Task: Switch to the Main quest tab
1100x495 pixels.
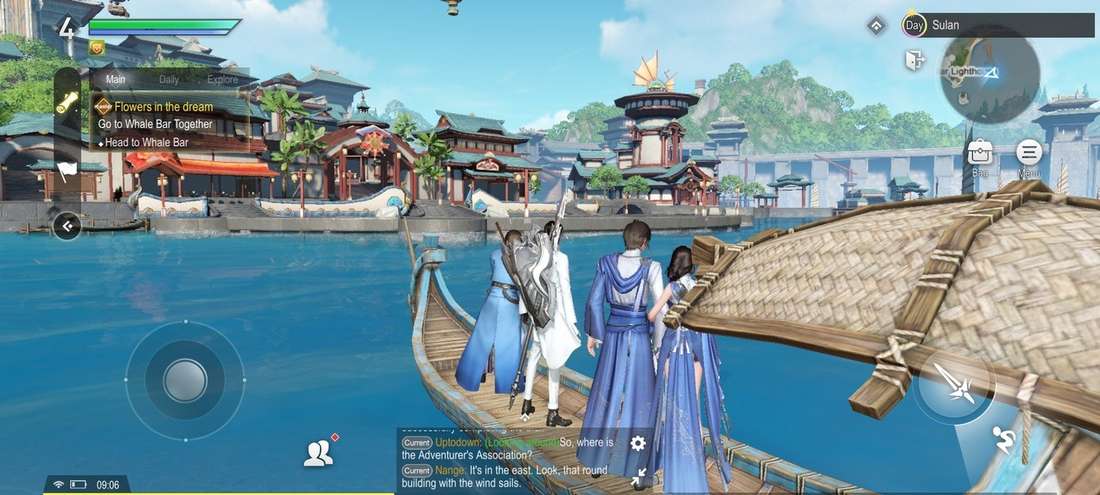Action: pyautogui.click(x=116, y=79)
